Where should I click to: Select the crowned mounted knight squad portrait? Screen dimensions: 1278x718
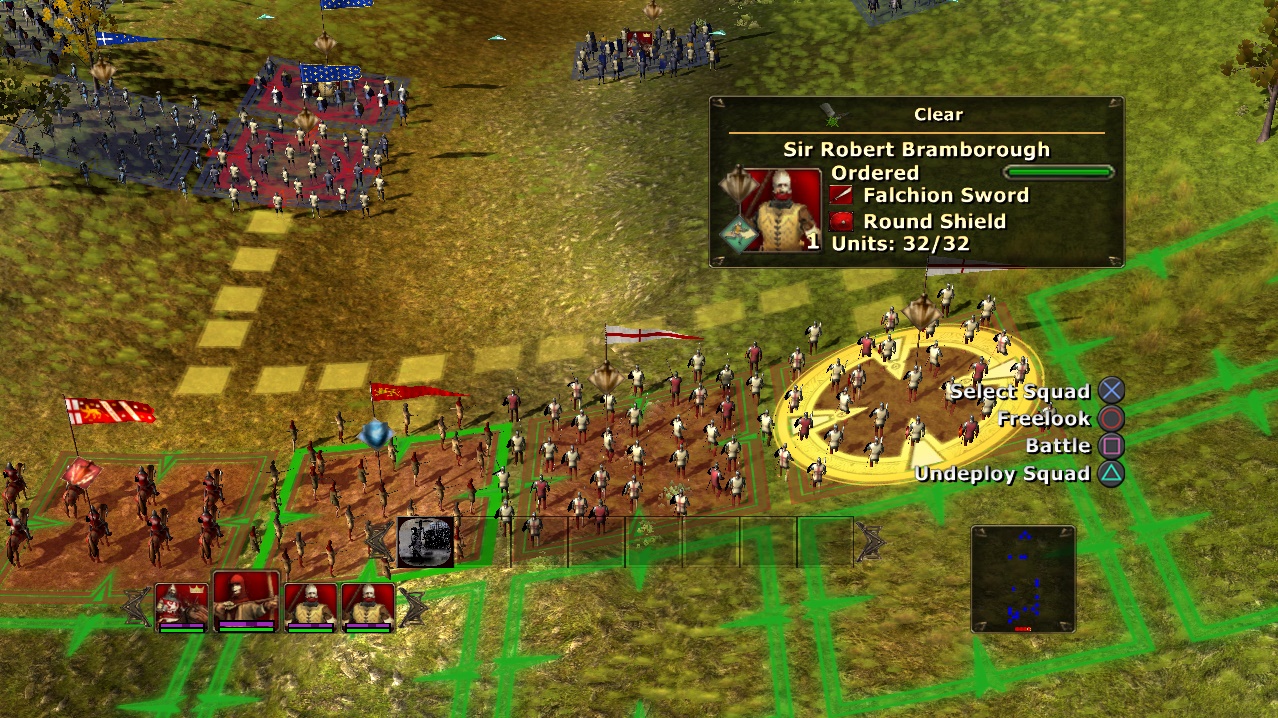pos(181,606)
